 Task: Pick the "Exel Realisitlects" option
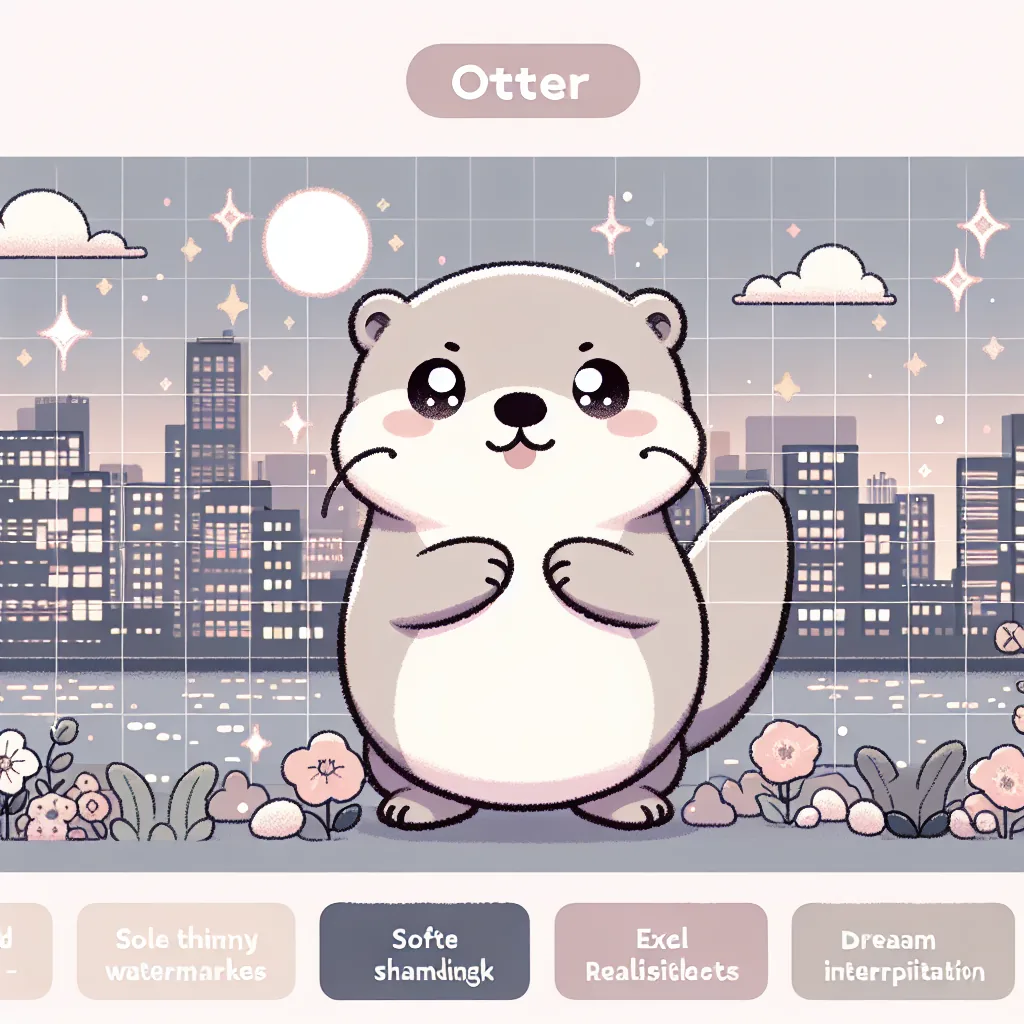pos(661,954)
